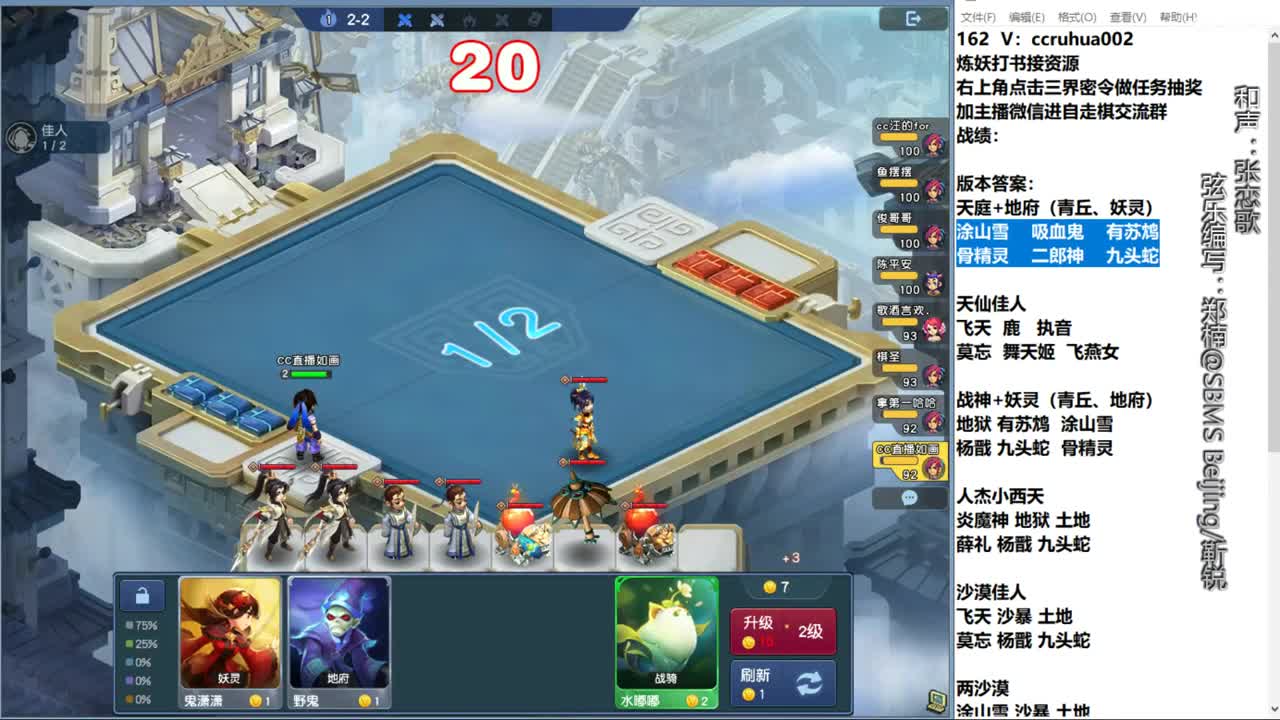Click the flame icon in the top battle toolbar

click(x=469, y=19)
